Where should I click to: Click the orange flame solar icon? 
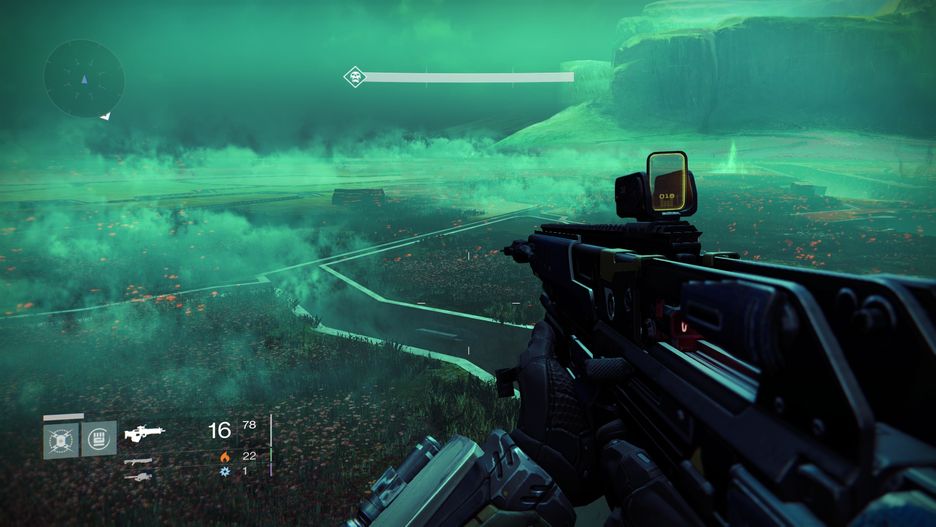pos(225,456)
